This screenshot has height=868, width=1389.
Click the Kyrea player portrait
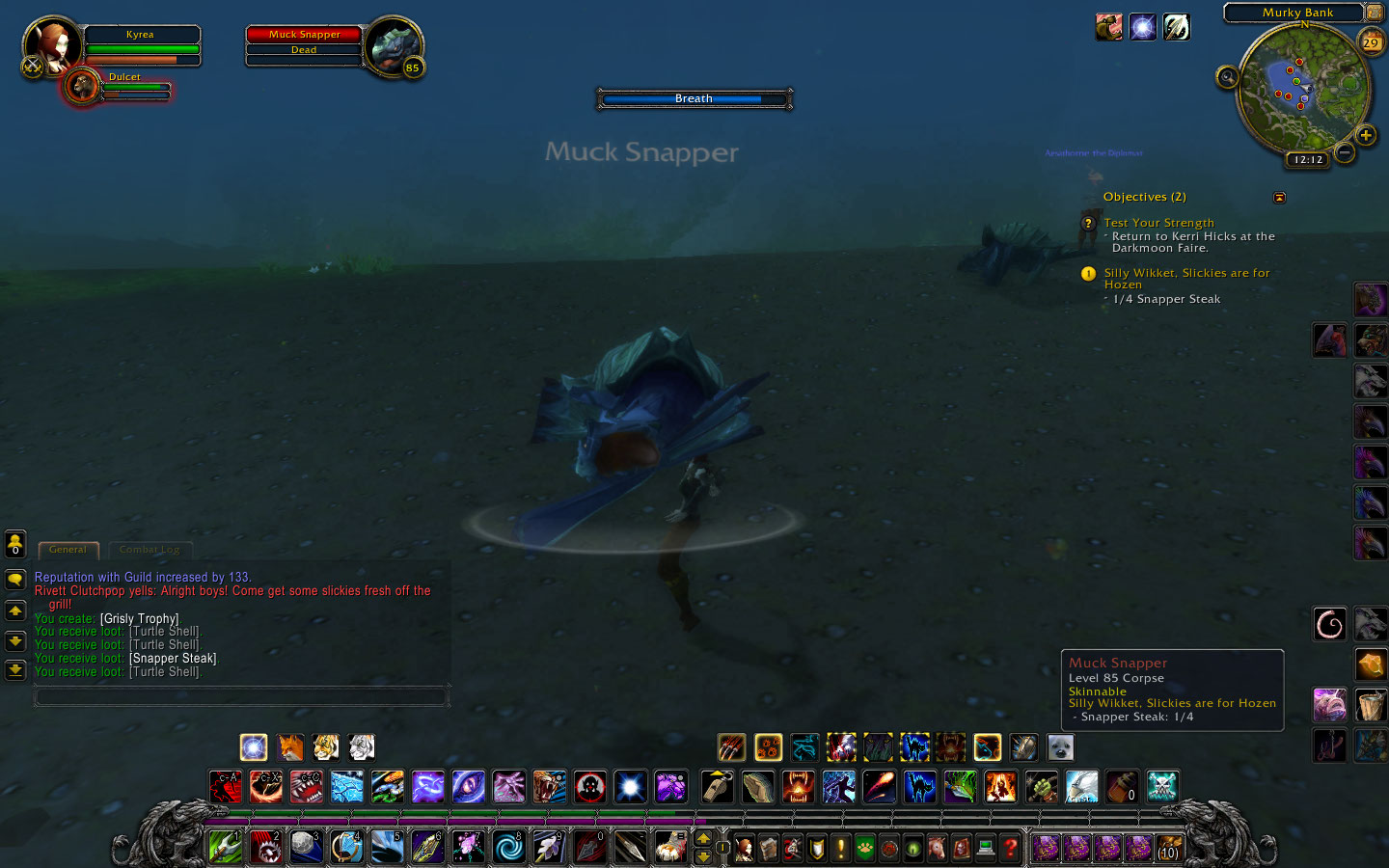point(52,44)
